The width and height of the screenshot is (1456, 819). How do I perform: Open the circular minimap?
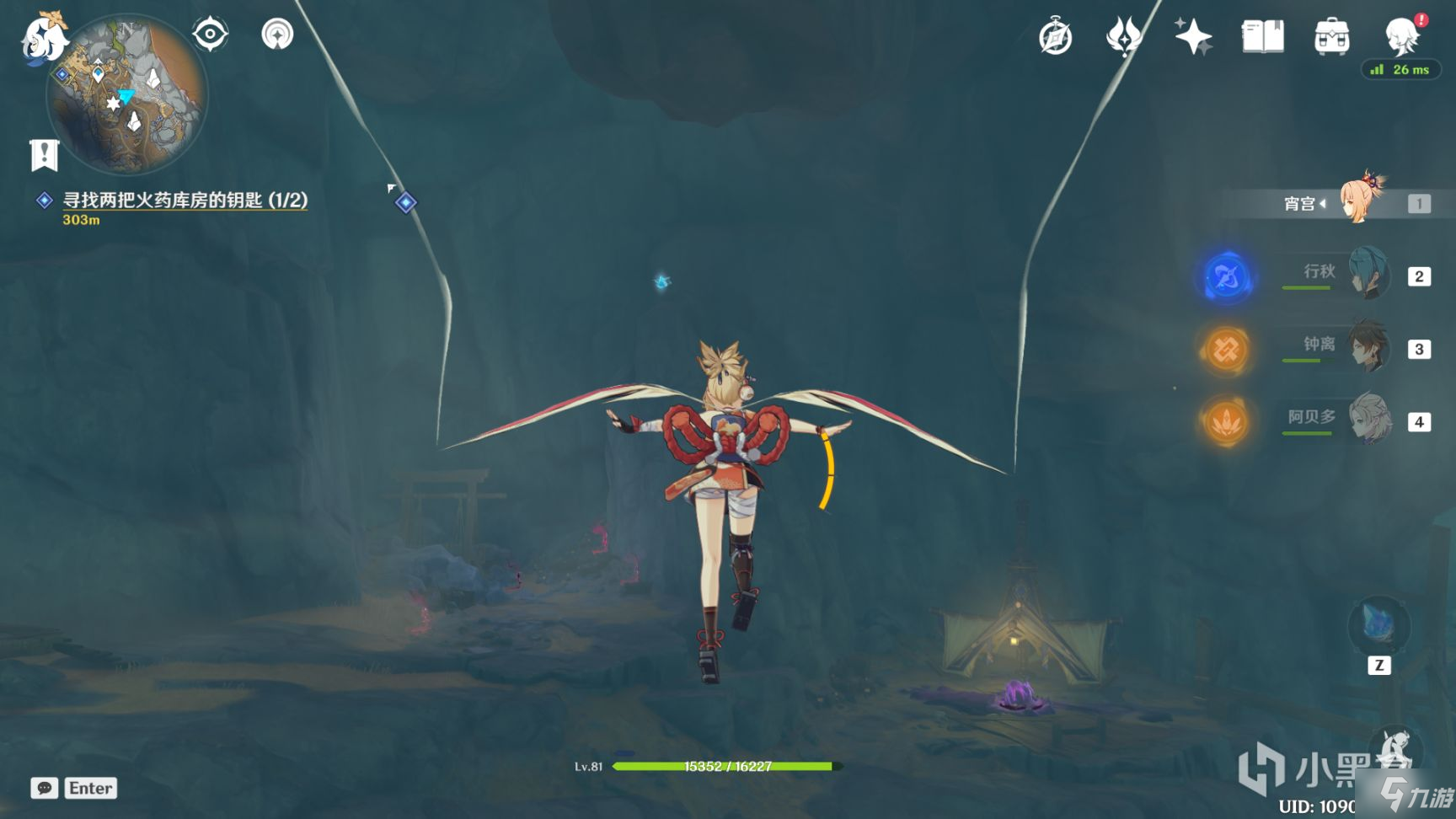[126, 94]
